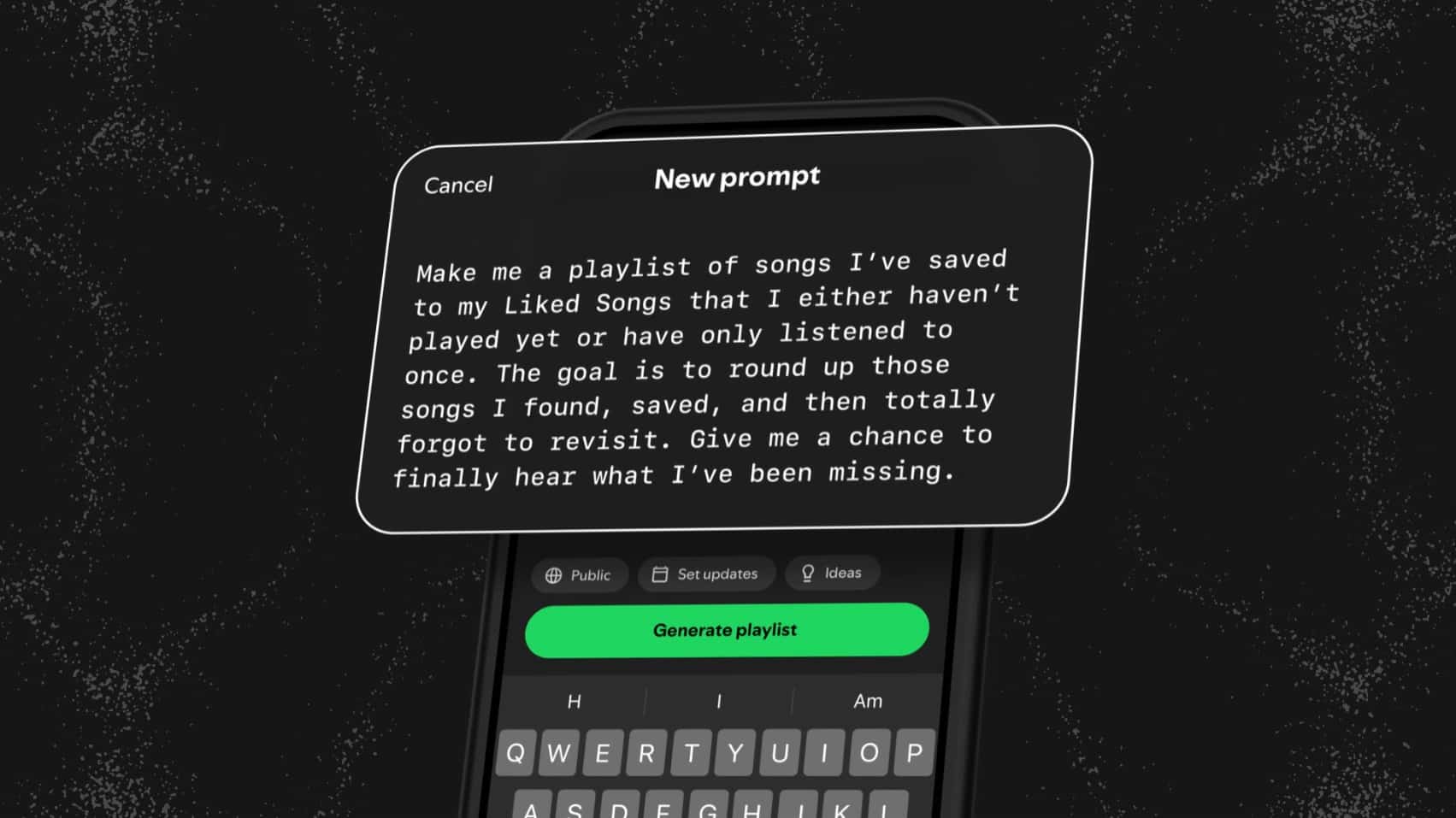
Task: Tap the New prompt title header
Action: click(x=736, y=178)
